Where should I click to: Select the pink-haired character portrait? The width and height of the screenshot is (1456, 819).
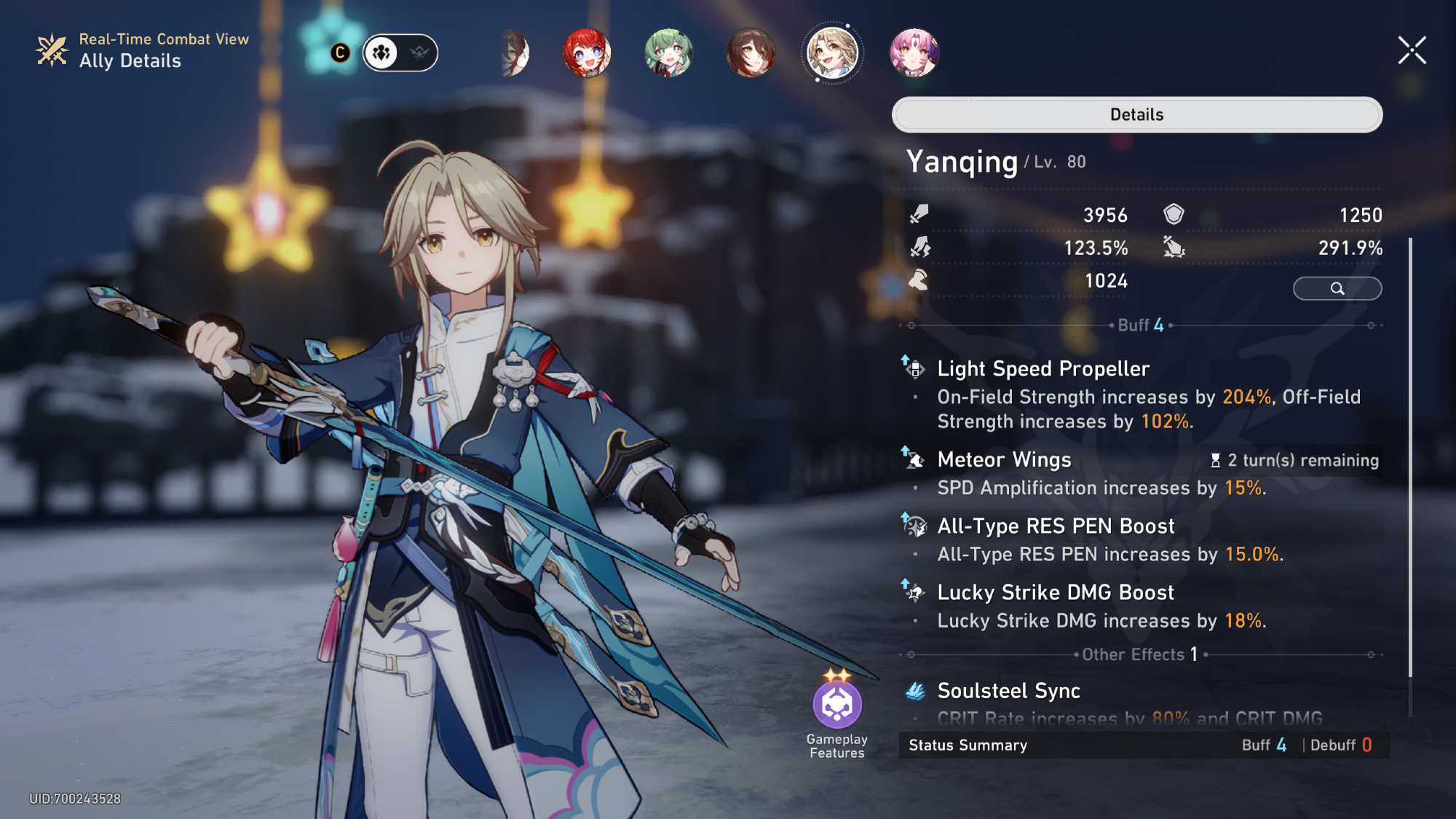[914, 52]
